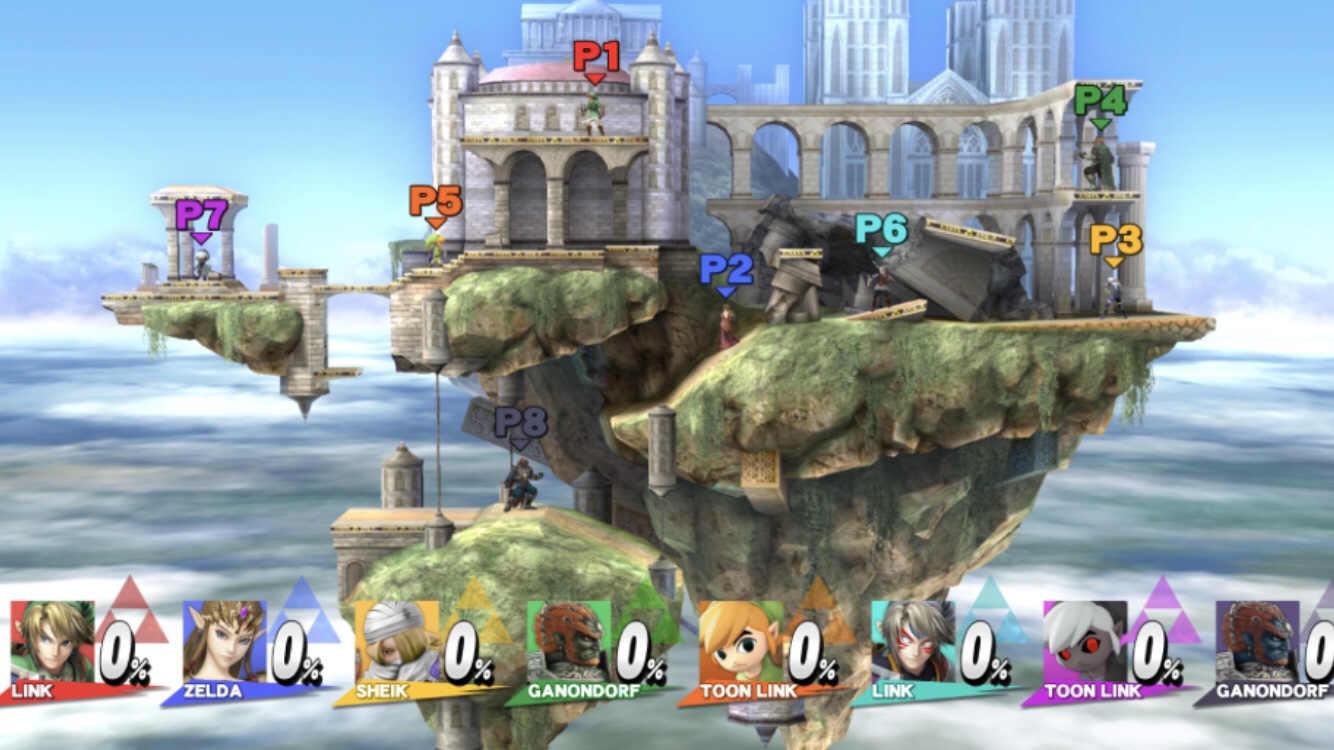The width and height of the screenshot is (1334, 750).
Task: Click Zelda's character portrait
Action: 224,640
